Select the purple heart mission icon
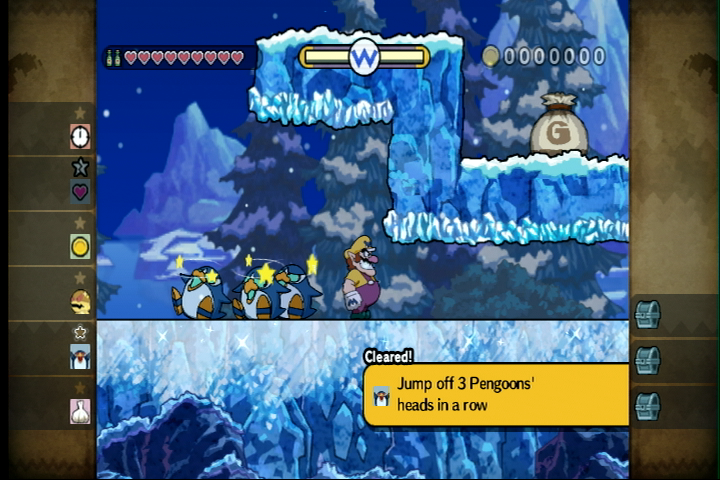This screenshot has width=720, height=480. pos(80,191)
